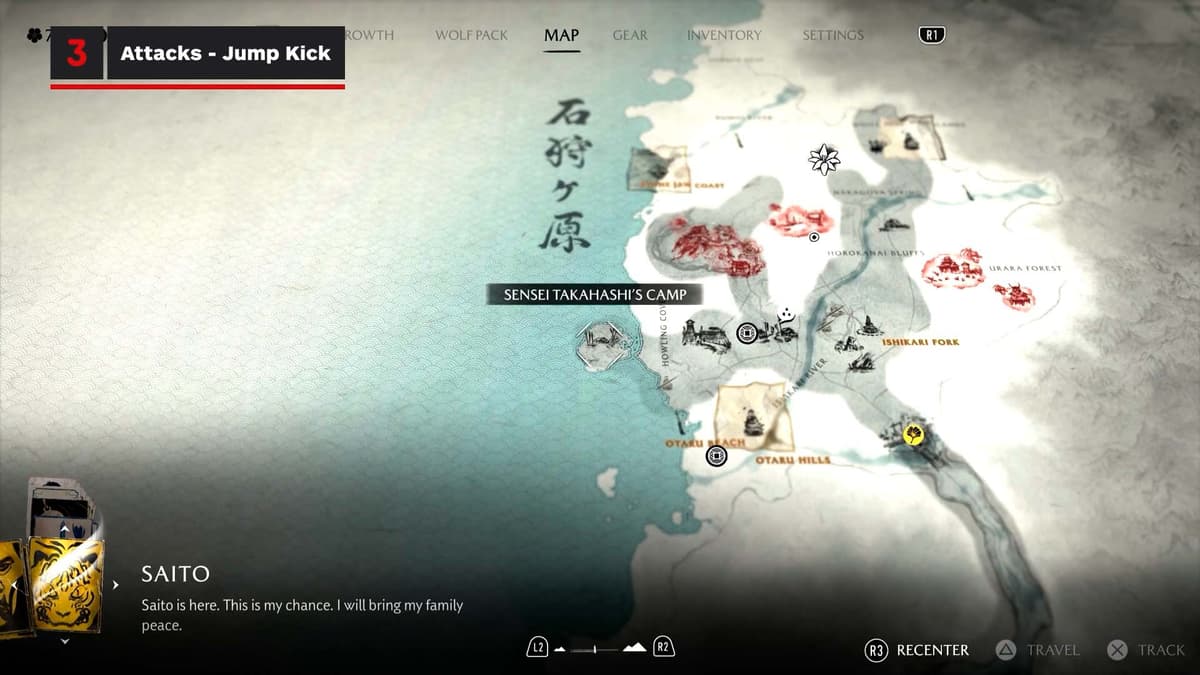Click the white flower map marker

(824, 158)
